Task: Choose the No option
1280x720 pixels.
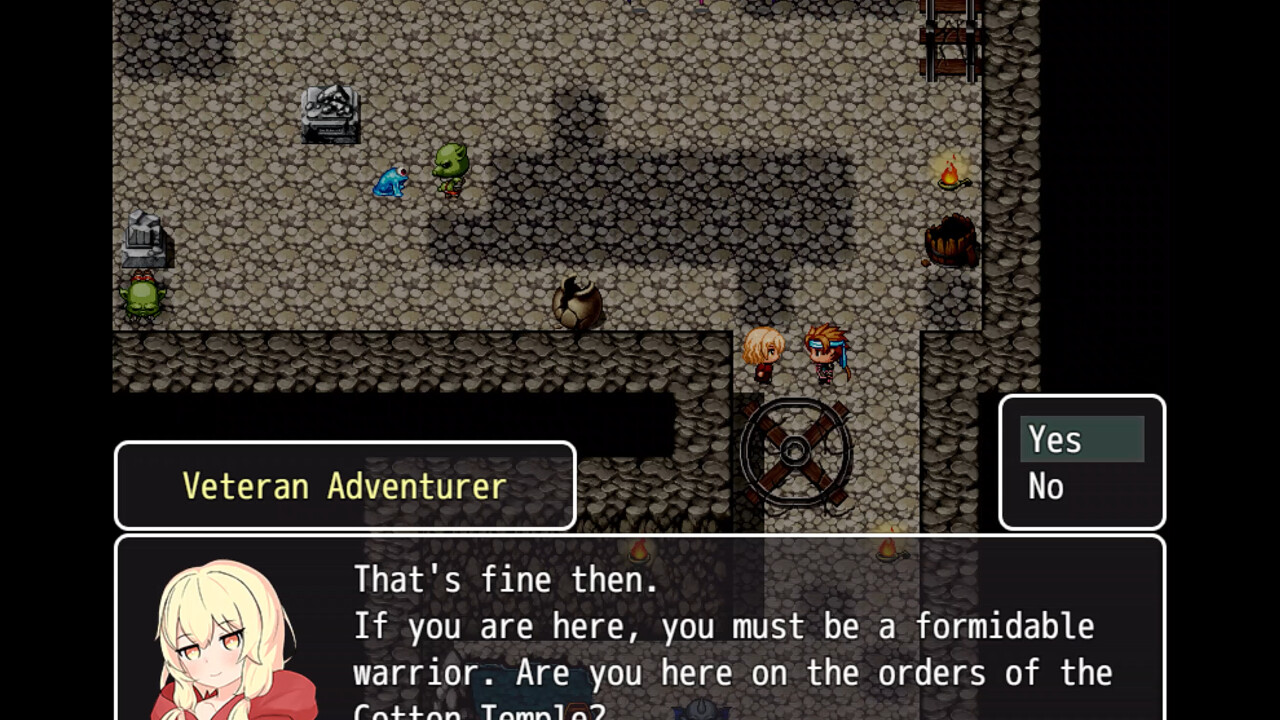Action: pyautogui.click(x=1046, y=487)
